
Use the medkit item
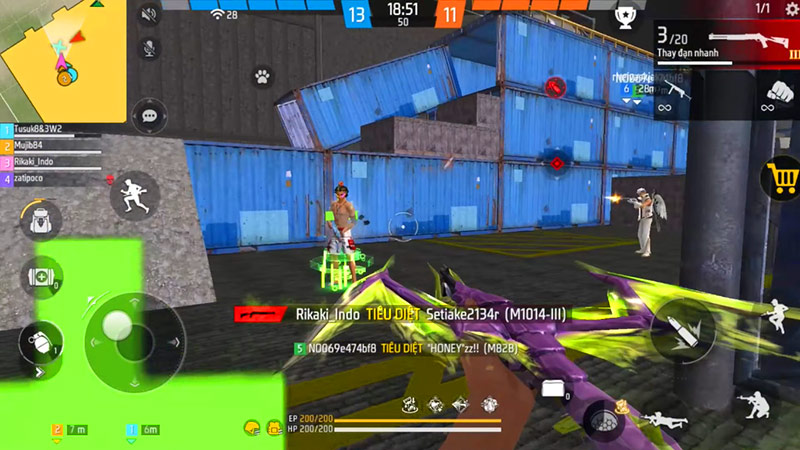tap(40, 277)
